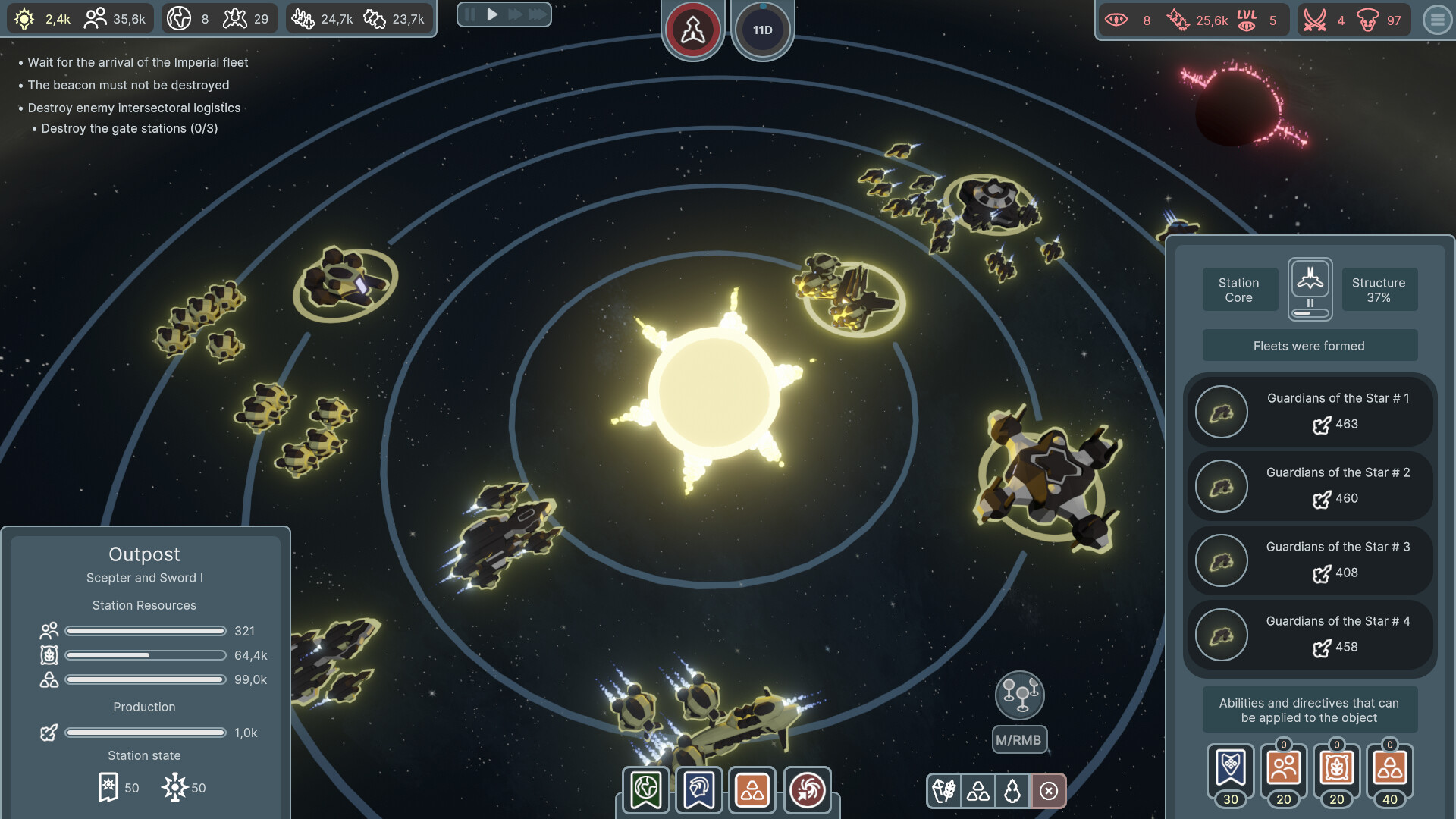
Task: Toggle the map pins waypoint button
Action: point(1019,695)
